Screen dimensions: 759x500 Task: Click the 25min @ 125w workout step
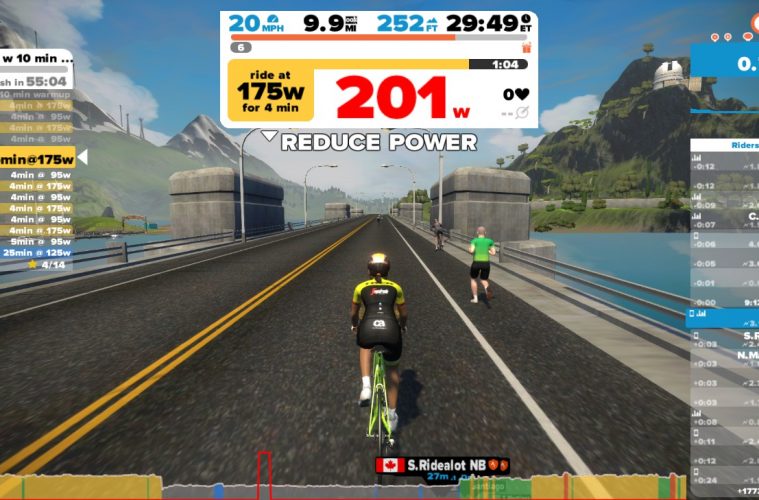click(x=40, y=252)
